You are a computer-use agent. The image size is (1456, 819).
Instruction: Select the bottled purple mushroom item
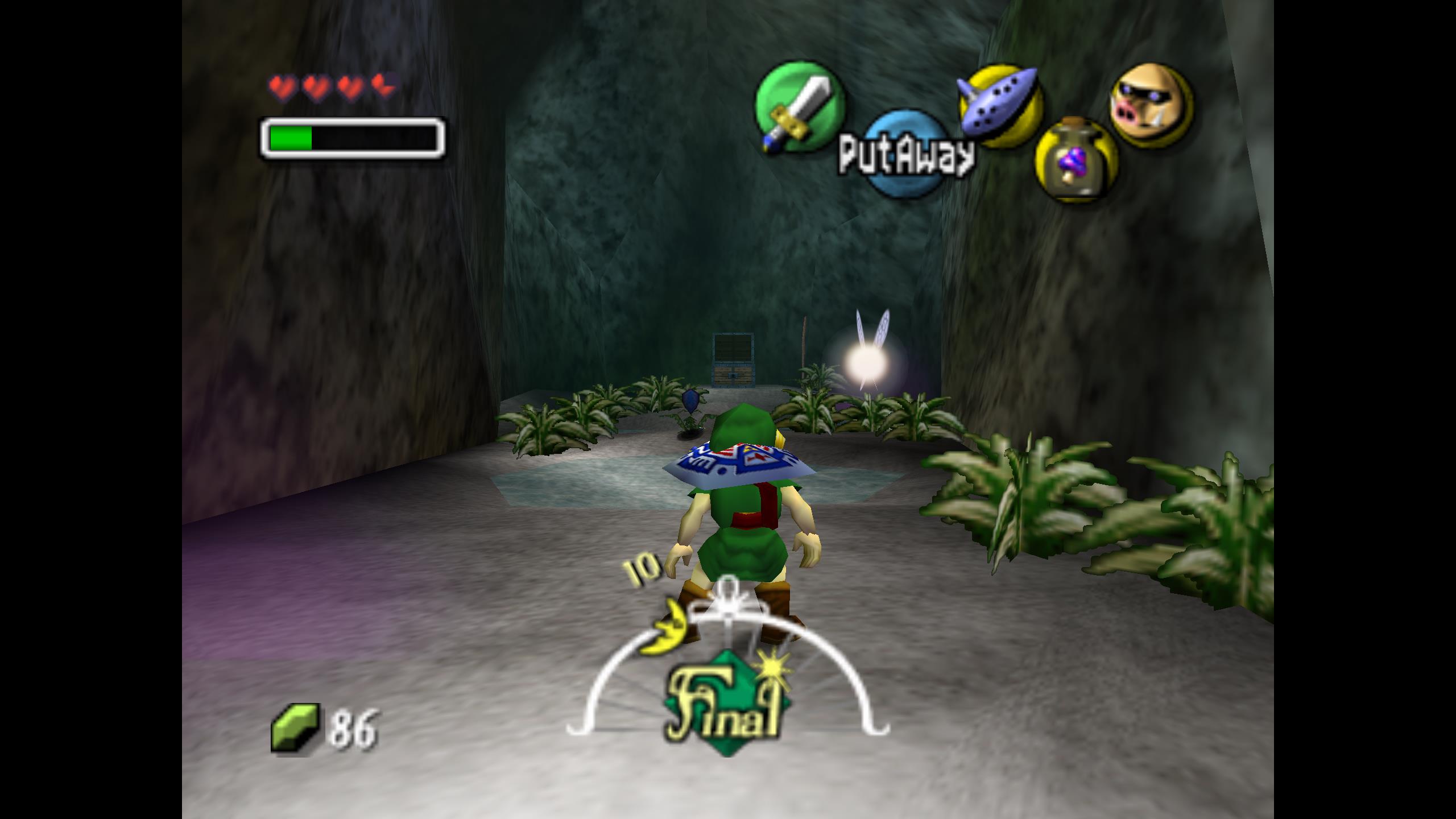[x=1075, y=160]
